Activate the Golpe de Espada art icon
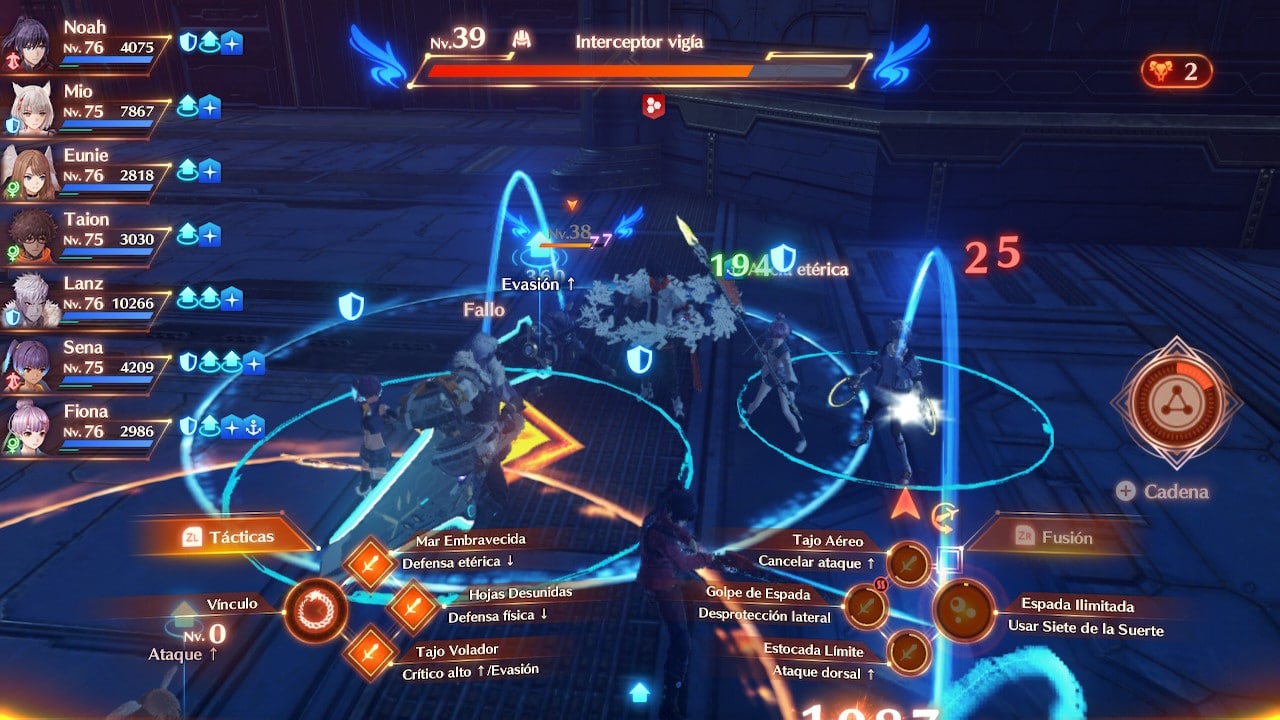 pyautogui.click(x=867, y=606)
